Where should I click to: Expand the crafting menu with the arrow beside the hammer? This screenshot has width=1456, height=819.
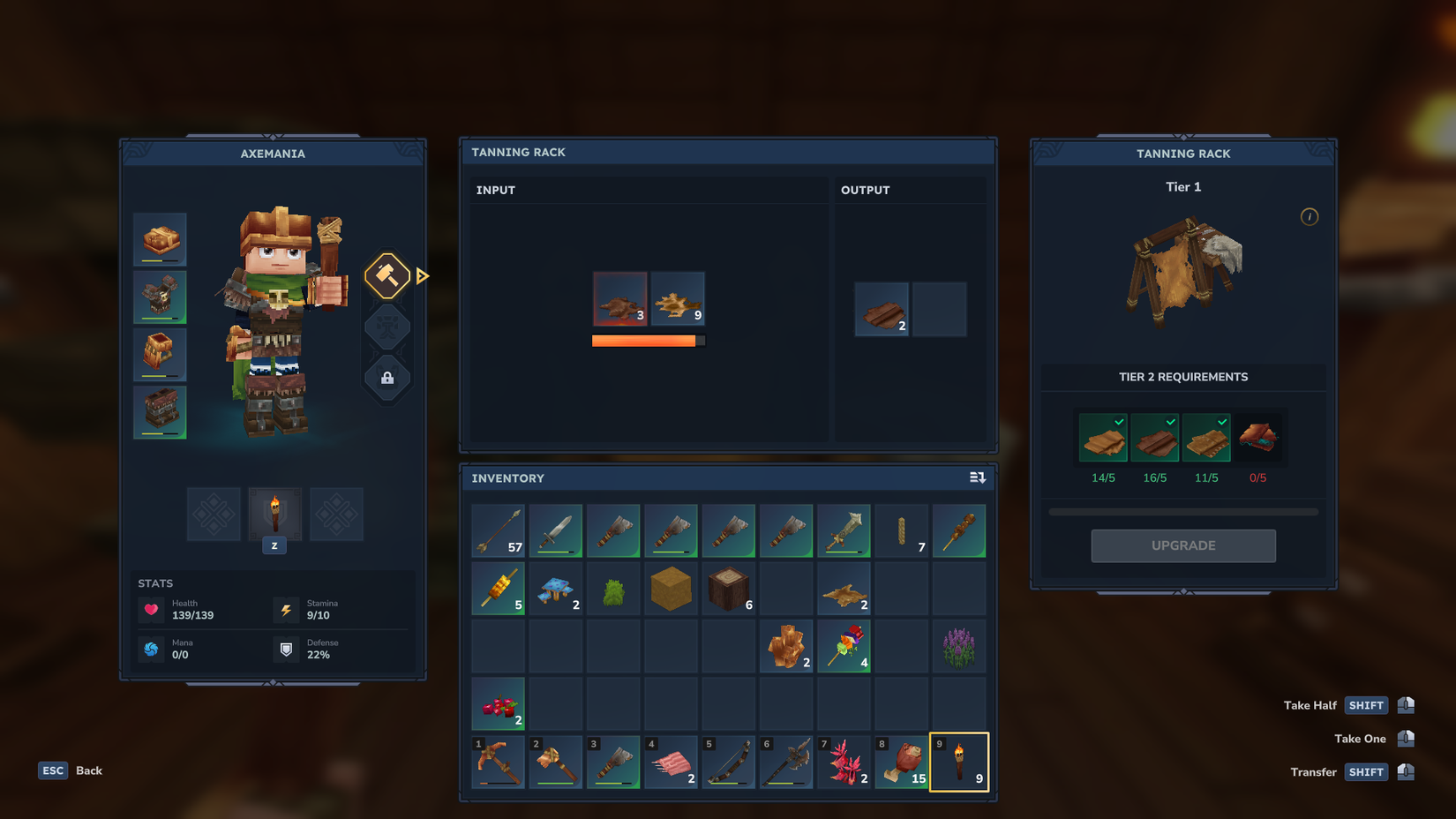pyautogui.click(x=423, y=276)
